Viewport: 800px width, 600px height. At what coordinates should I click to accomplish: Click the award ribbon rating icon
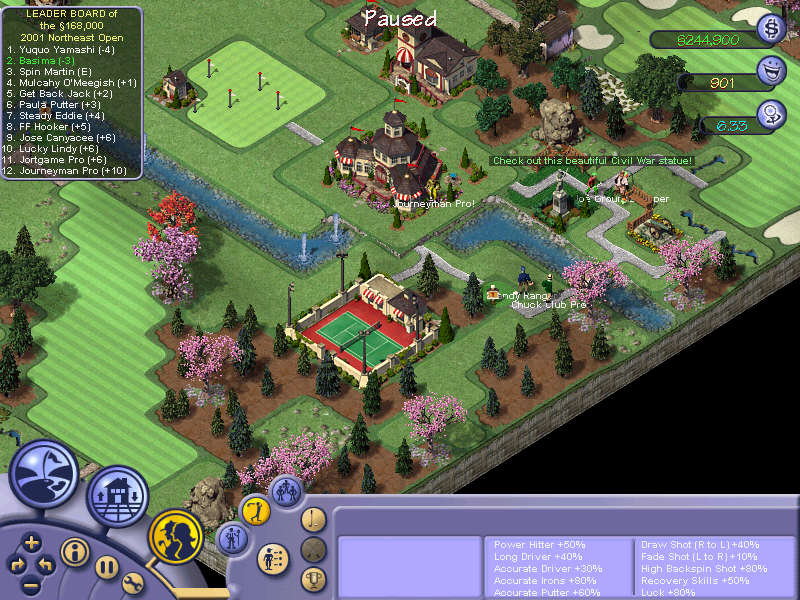pyautogui.click(x=771, y=115)
